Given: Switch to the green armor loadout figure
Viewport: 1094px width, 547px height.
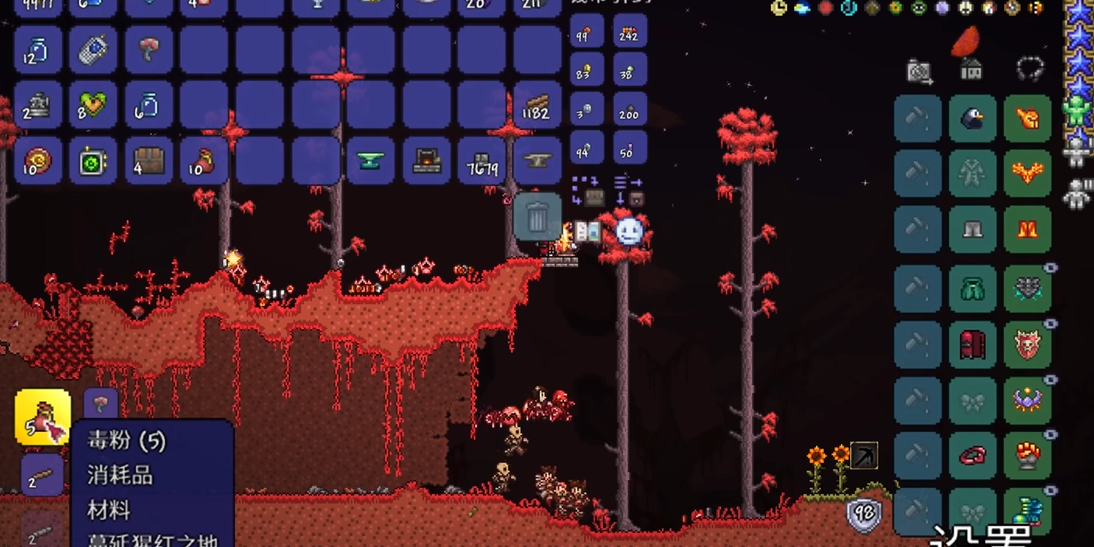Looking at the screenshot, I should point(1077,111).
